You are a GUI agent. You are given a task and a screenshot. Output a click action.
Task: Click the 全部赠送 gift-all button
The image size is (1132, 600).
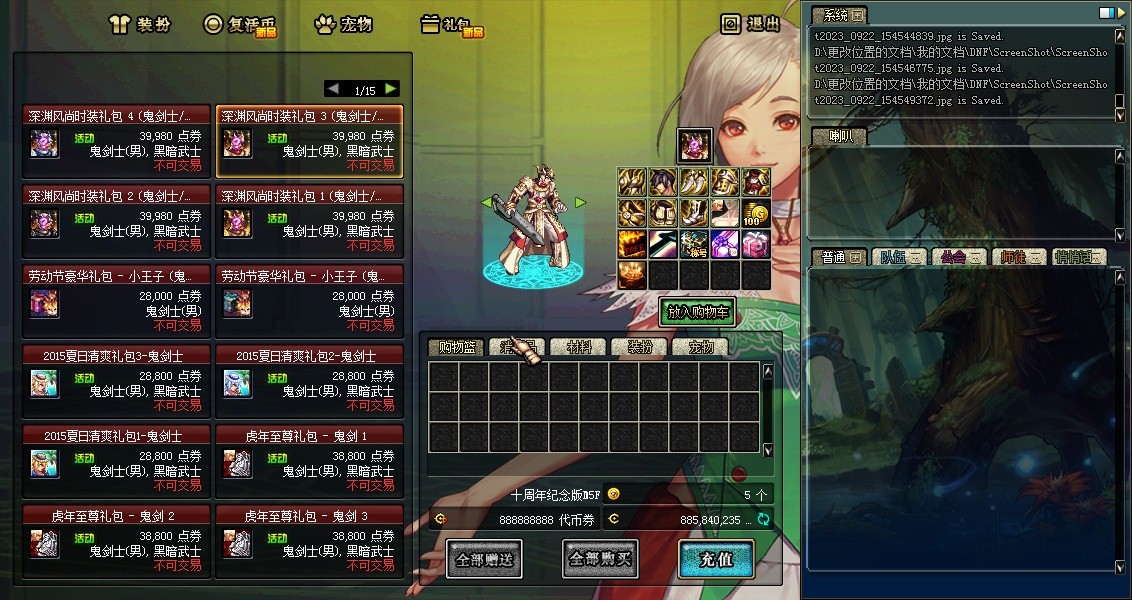point(484,560)
